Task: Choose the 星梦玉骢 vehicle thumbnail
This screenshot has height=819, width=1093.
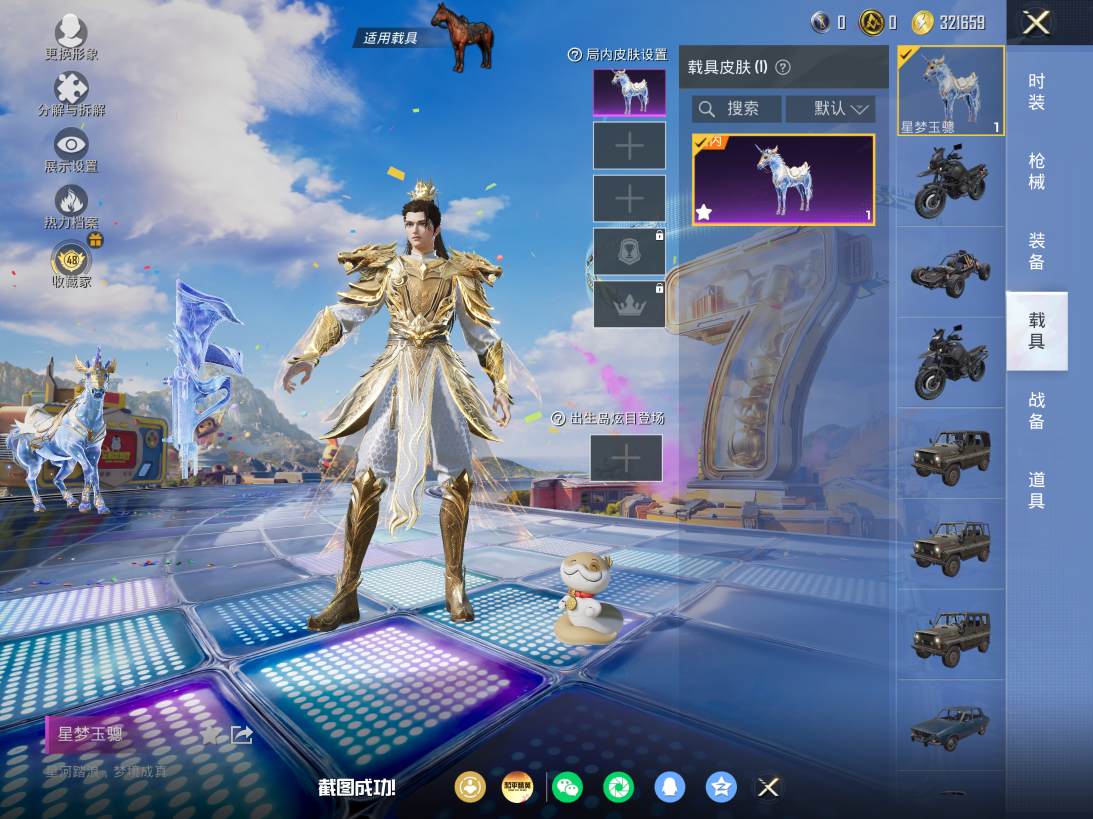Action: pyautogui.click(x=950, y=90)
